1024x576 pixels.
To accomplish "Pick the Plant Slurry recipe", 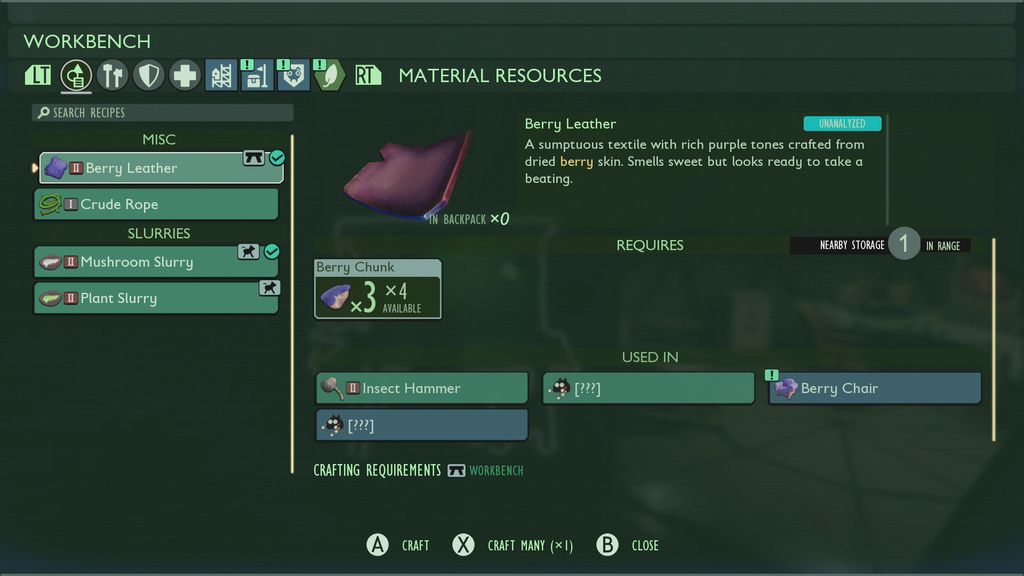I will click(x=156, y=298).
